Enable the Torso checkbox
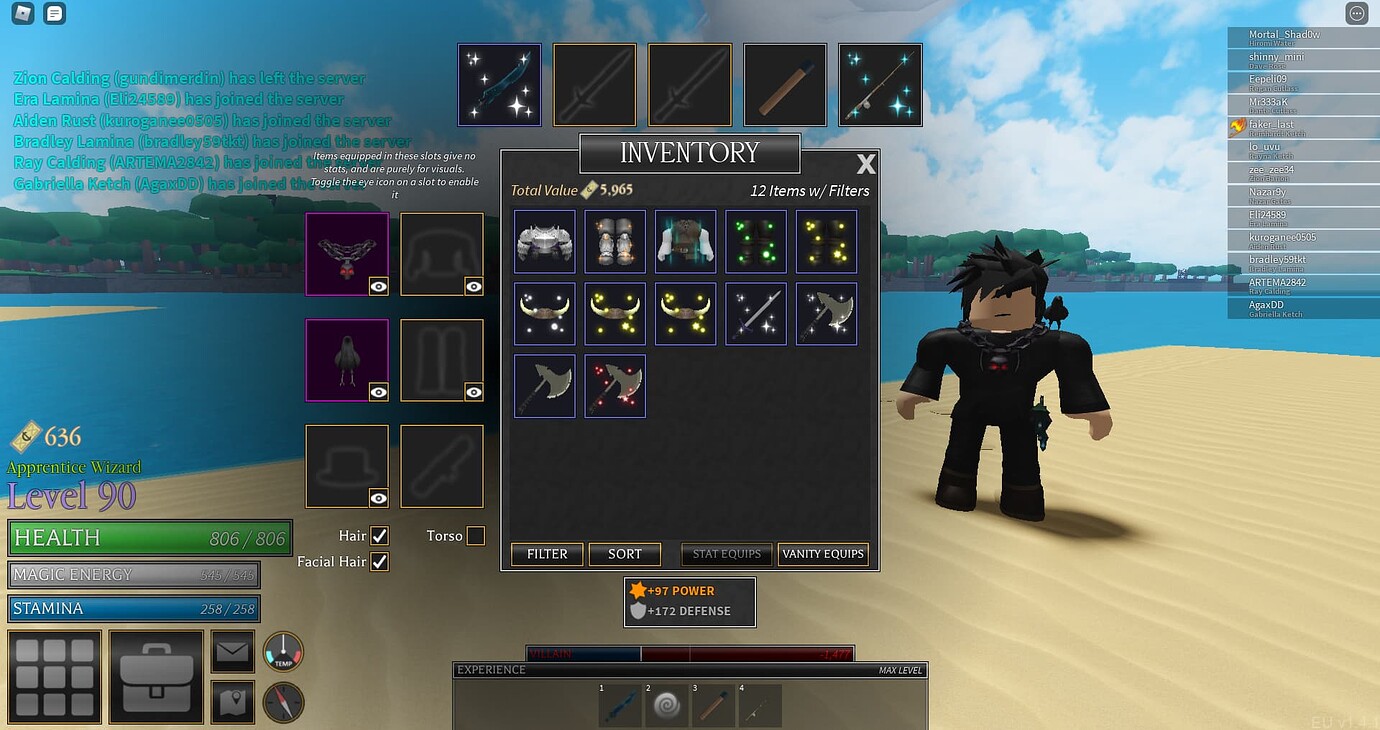Viewport: 1380px width, 730px height. tap(476, 536)
